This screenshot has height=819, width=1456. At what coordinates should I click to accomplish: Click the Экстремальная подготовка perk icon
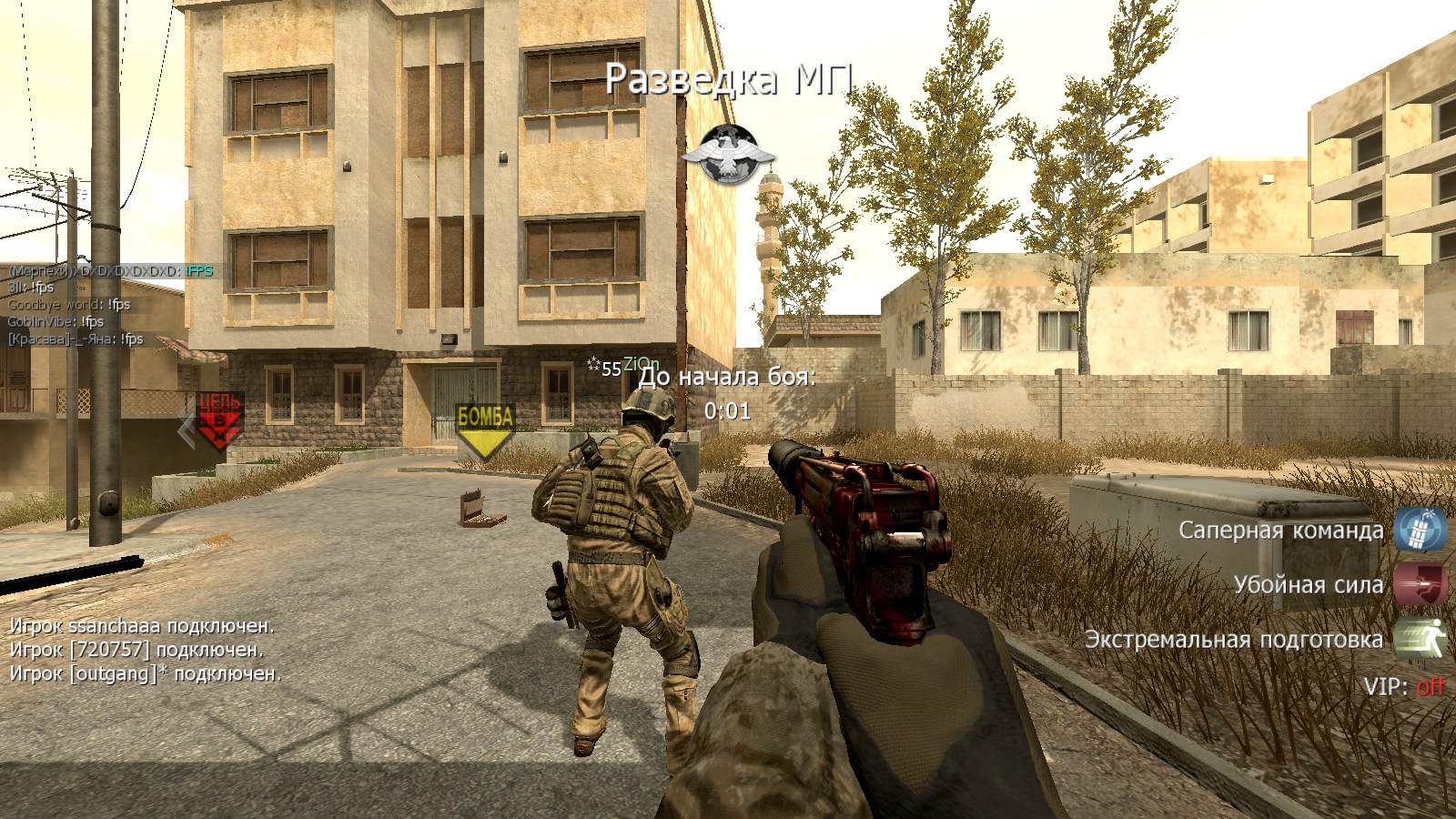tap(1420, 639)
